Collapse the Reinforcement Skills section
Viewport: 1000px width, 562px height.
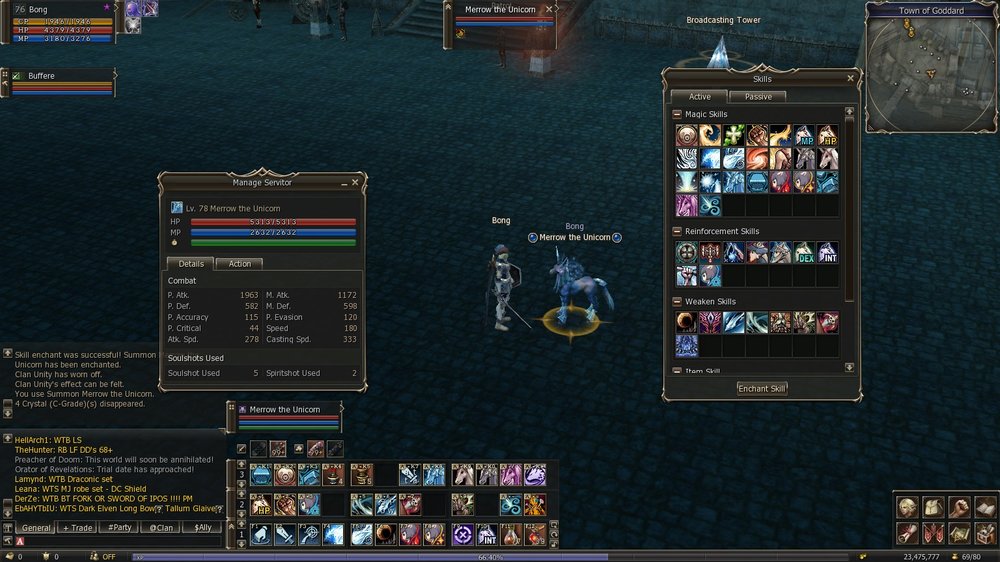tap(677, 231)
